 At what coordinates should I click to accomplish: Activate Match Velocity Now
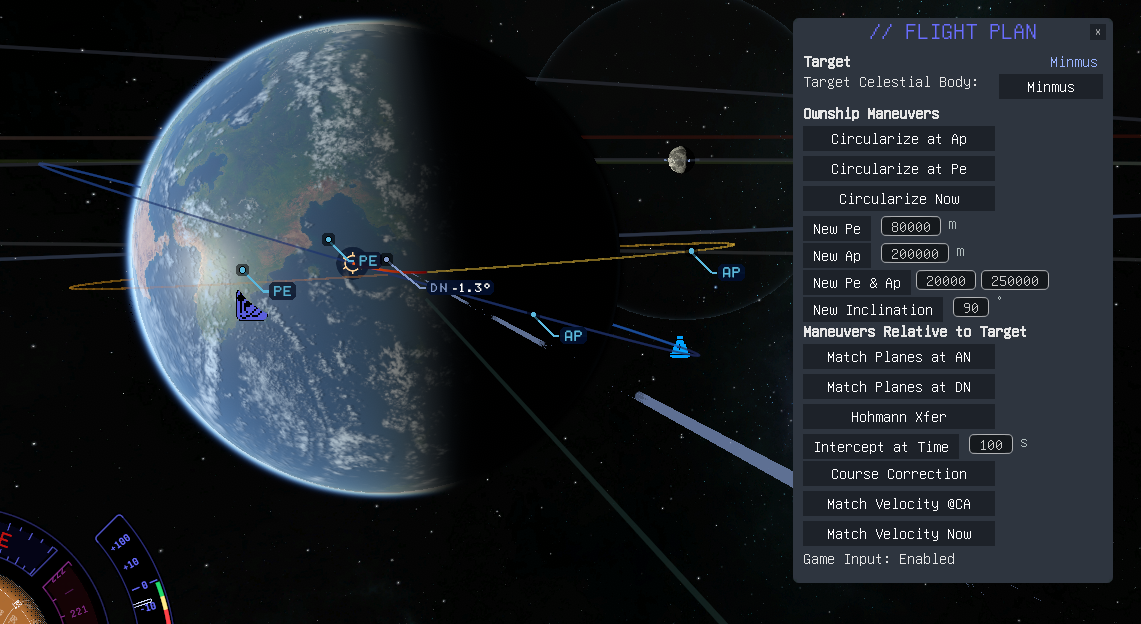898,534
